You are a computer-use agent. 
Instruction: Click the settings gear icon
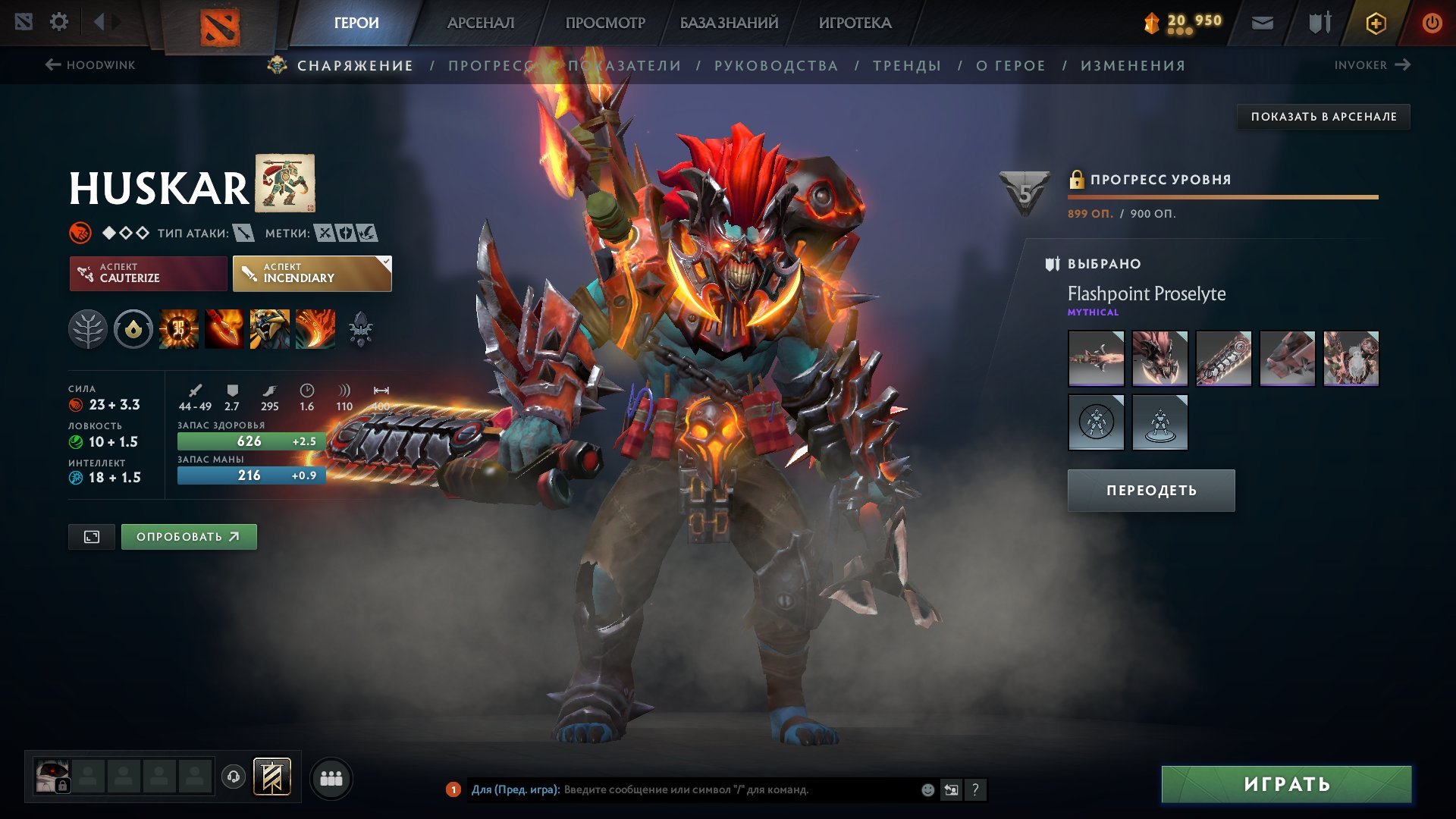(59, 21)
